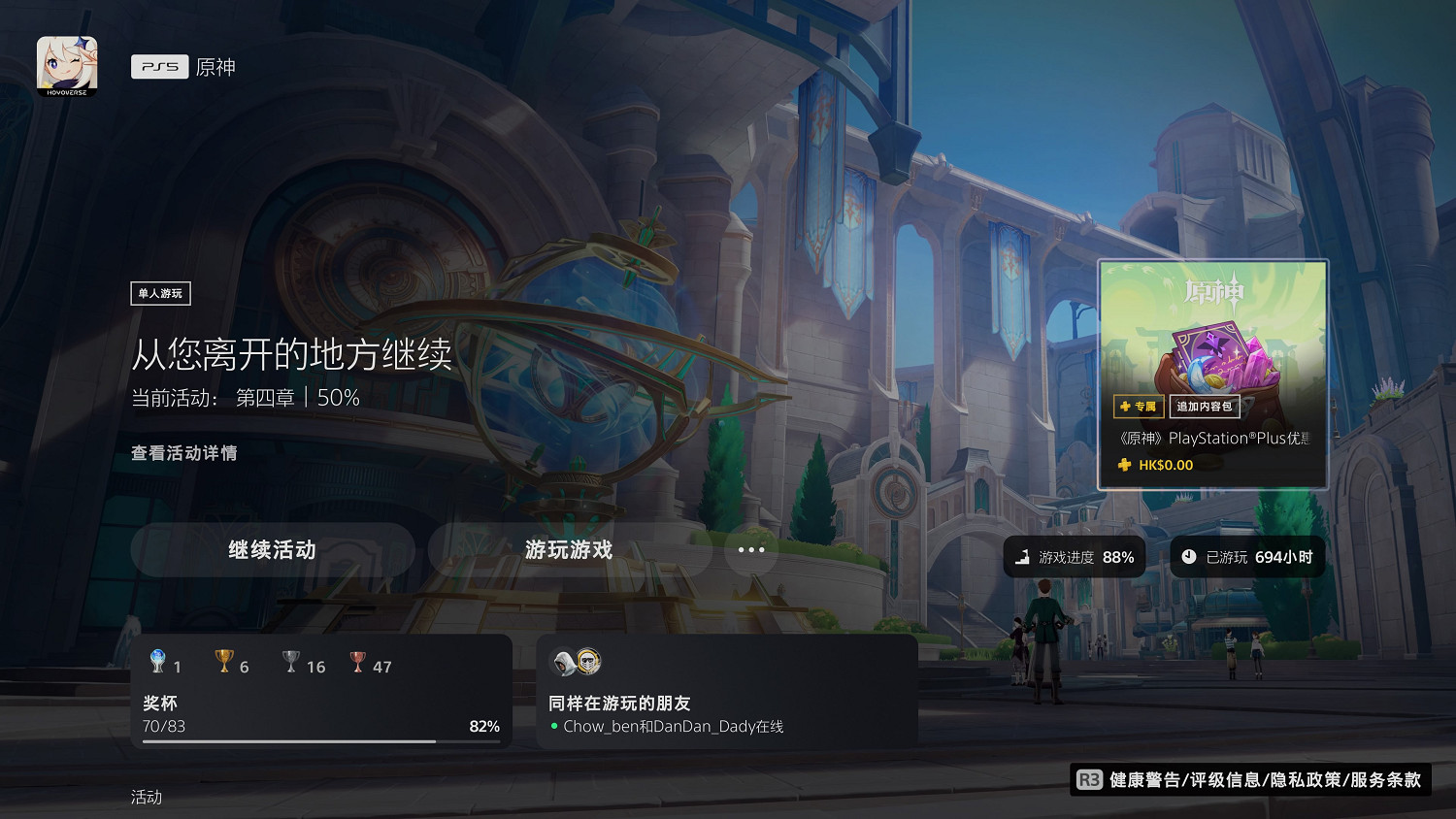Viewport: 1456px width, 819px height.
Task: Click the 82% trophy progress bar
Action: pyautogui.click(x=320, y=739)
